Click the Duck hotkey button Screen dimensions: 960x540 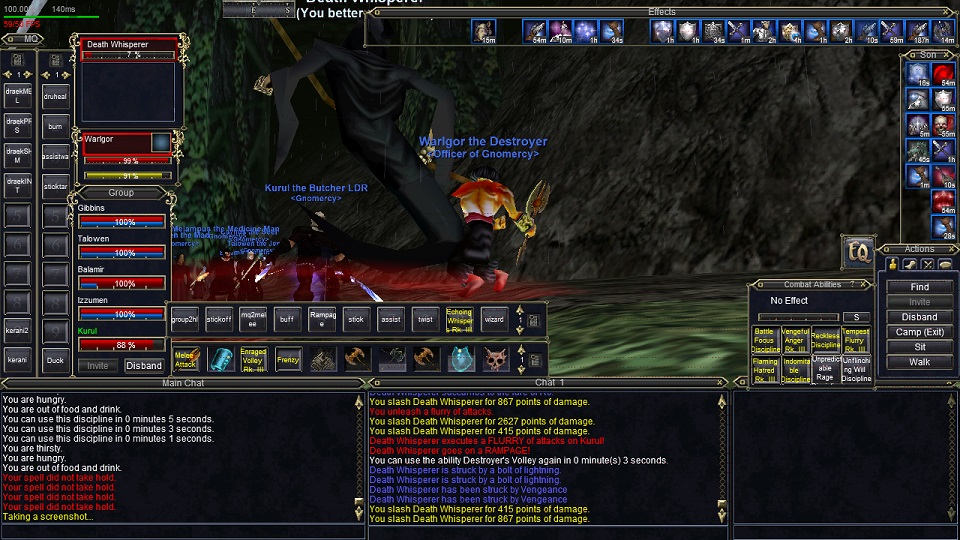[55, 360]
